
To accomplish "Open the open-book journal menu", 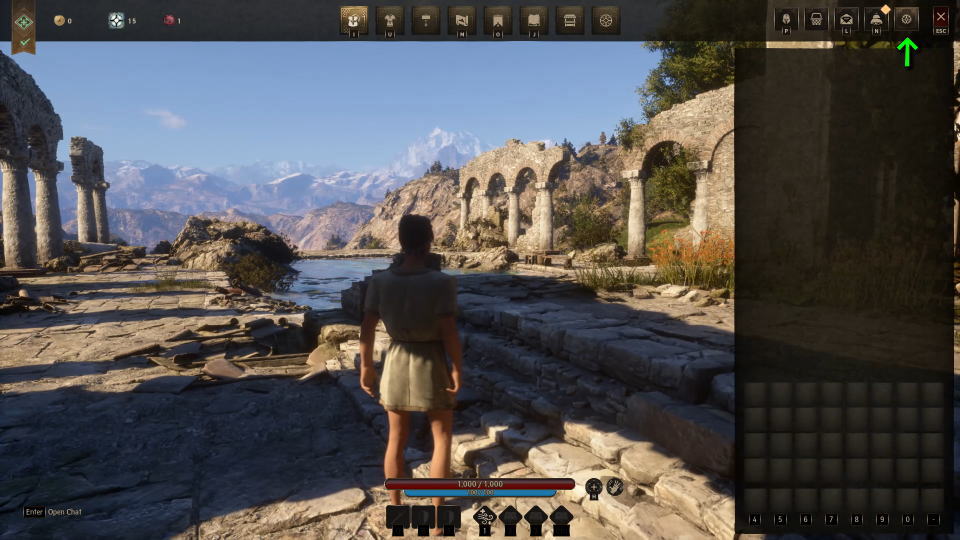I will point(534,19).
